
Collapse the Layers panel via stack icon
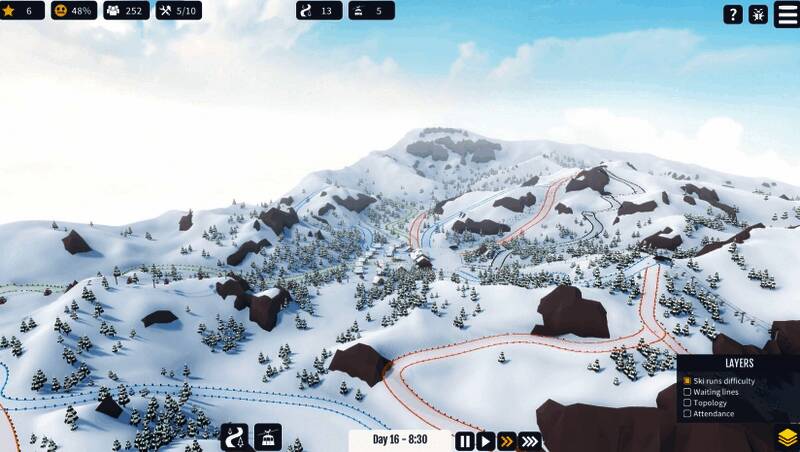point(787,438)
